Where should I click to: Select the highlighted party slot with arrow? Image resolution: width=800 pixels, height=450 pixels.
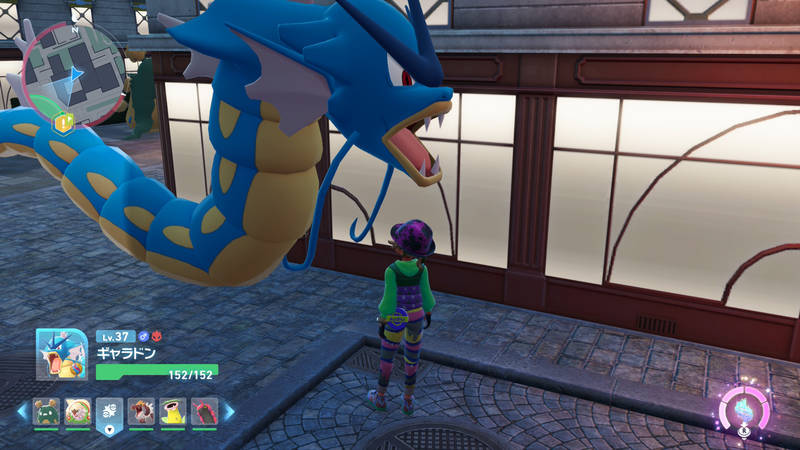[x=109, y=413]
